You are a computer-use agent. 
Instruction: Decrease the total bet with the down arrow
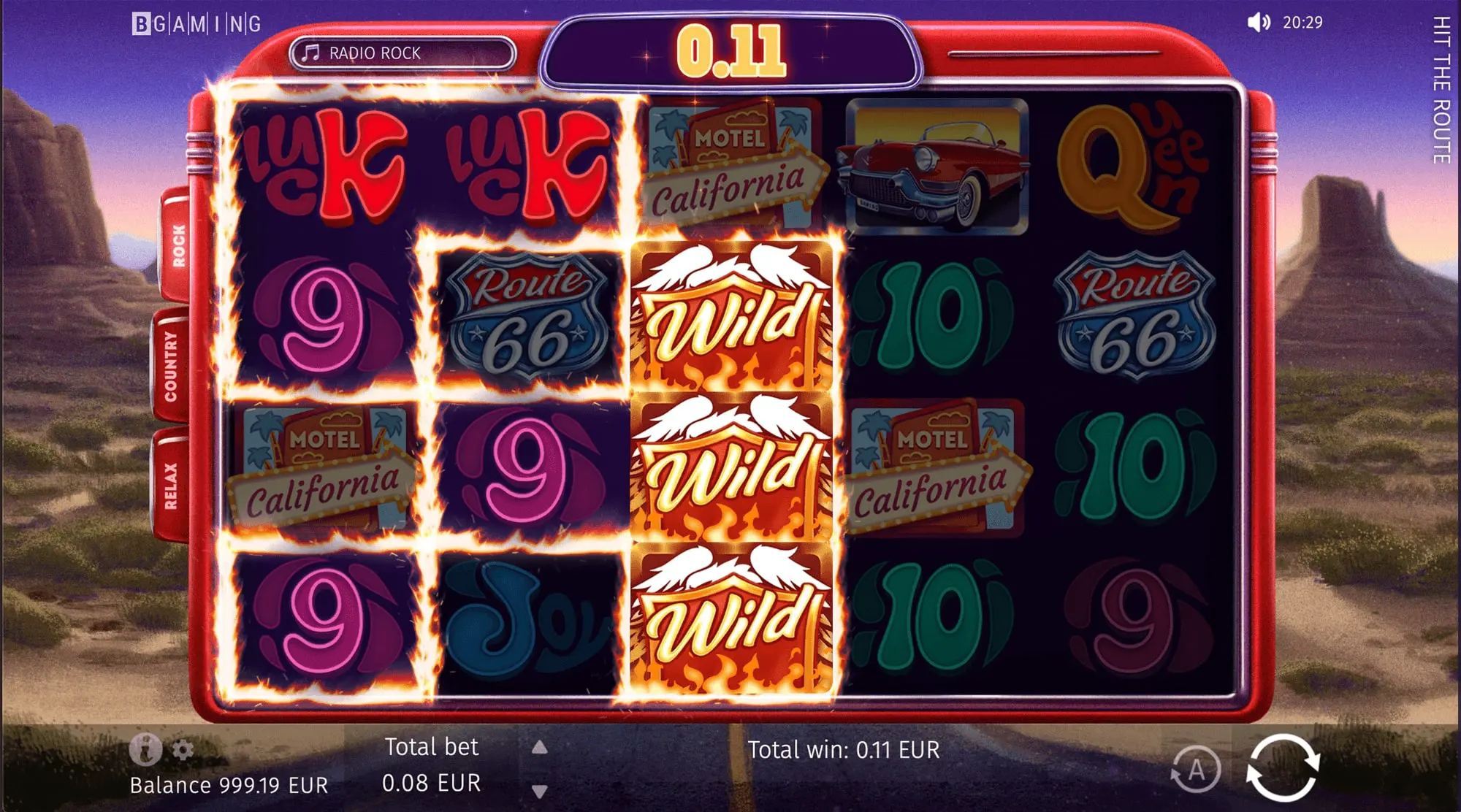(539, 791)
